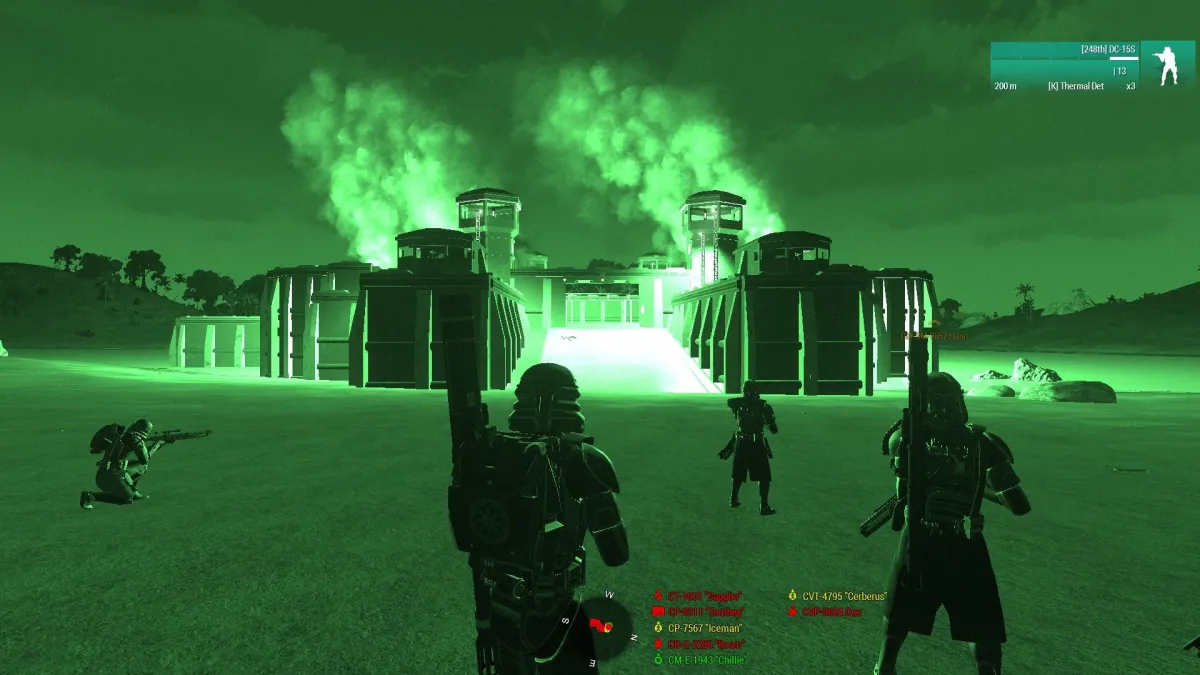Pick the "Boom" squad list entry
This screenshot has height=675, width=1200.
[705, 644]
